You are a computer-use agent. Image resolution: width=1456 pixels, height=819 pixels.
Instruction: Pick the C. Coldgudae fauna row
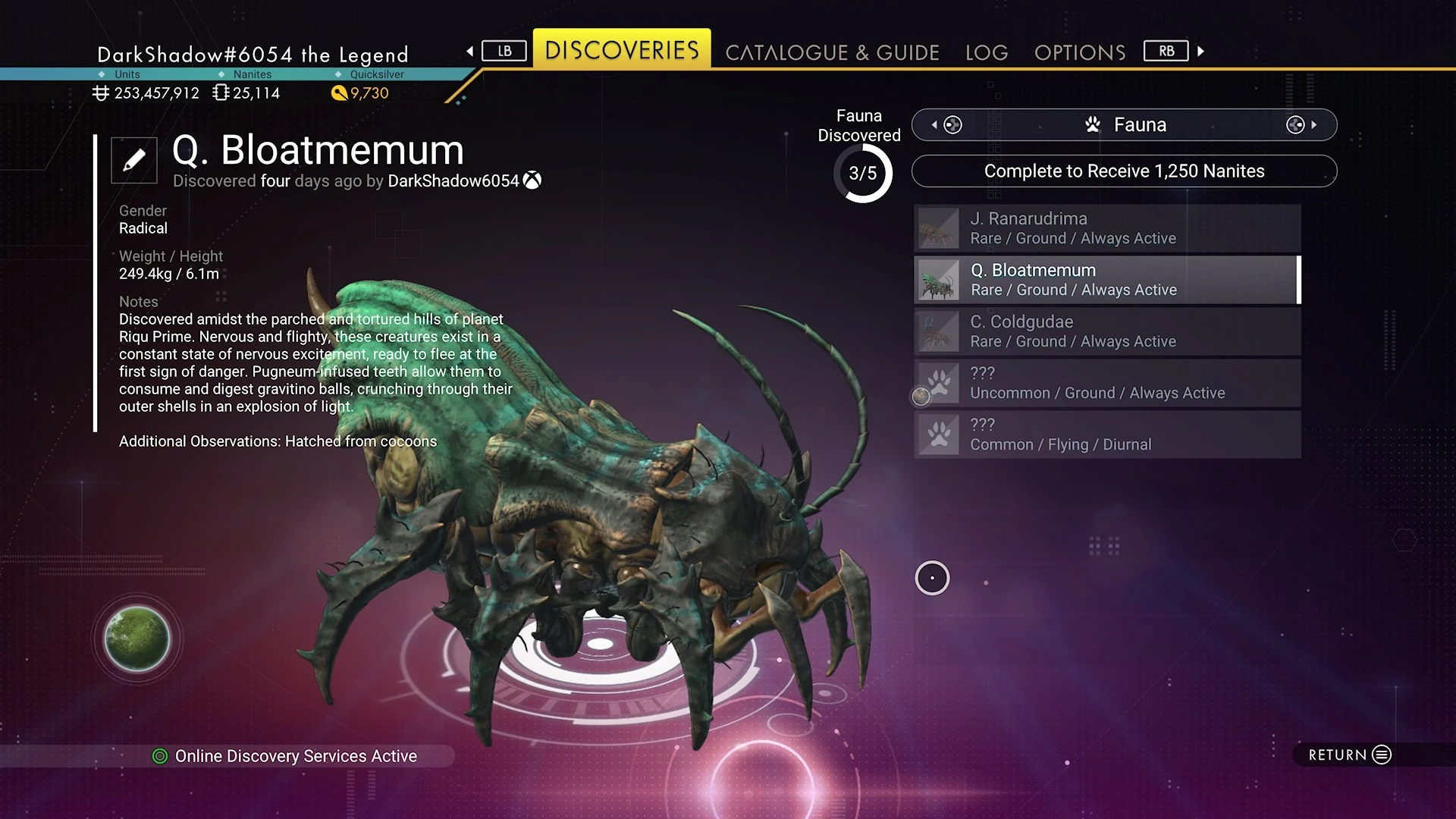pos(1107,331)
